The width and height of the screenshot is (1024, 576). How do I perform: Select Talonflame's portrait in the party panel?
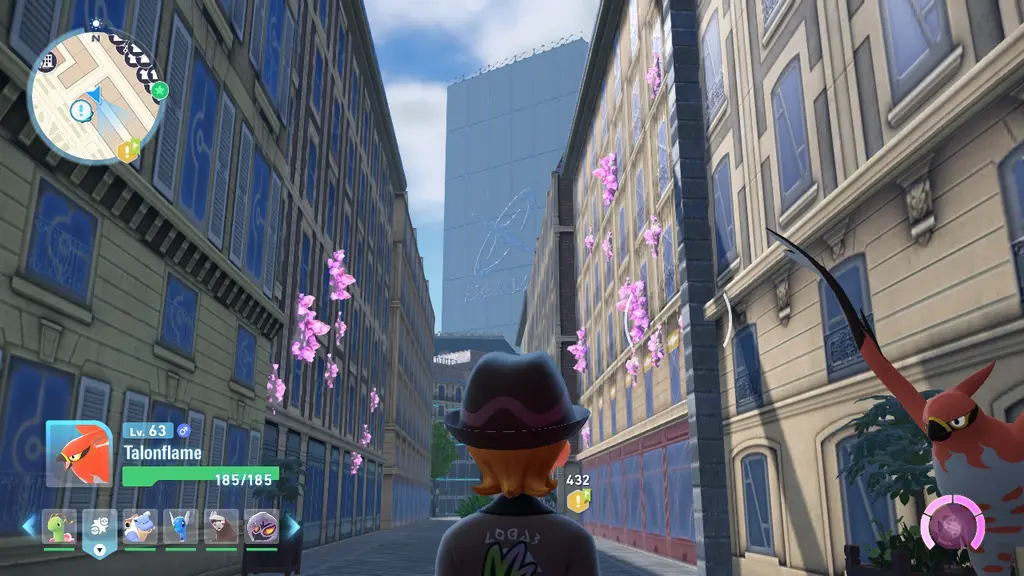(79, 453)
